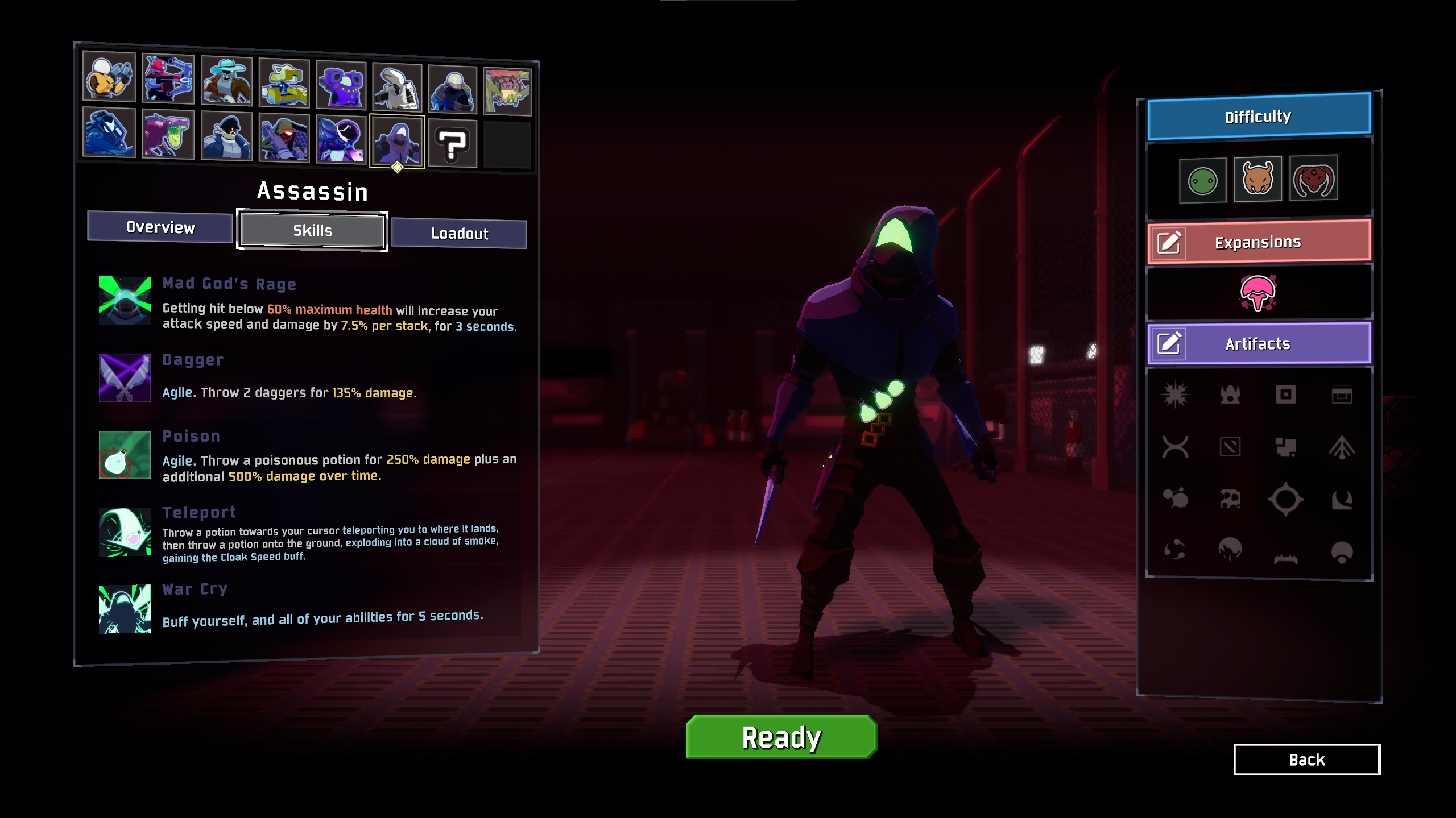View the Mad God's Rage skill icon
The width and height of the screenshot is (1456, 818).
[125, 300]
